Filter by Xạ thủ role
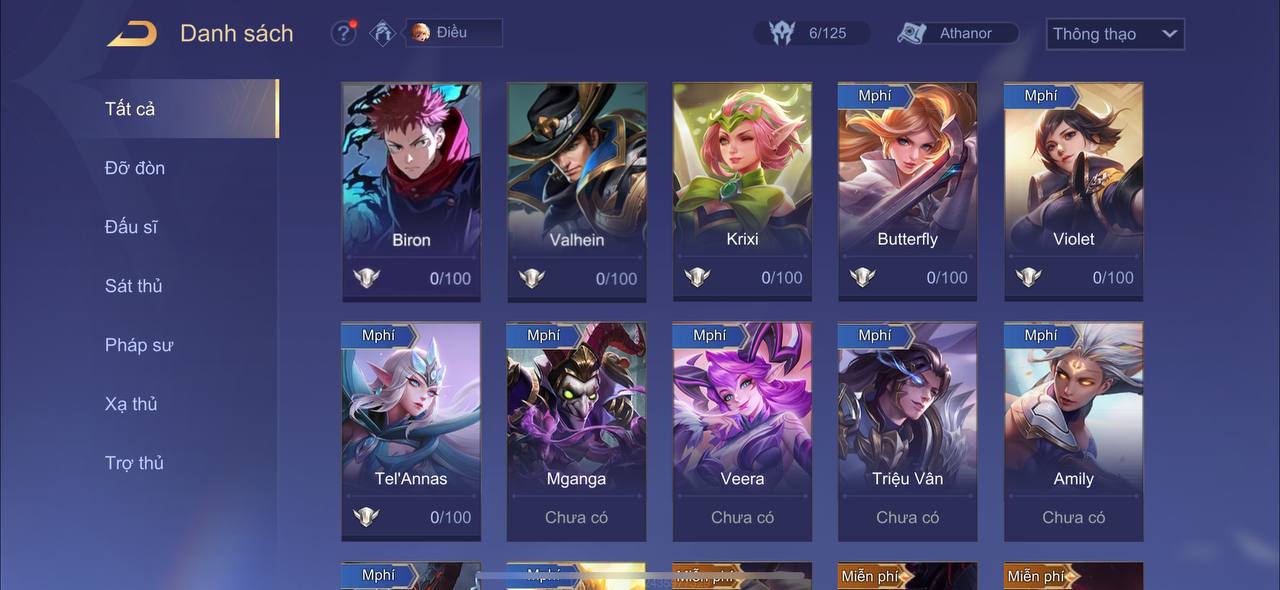The height and width of the screenshot is (590, 1280). click(x=131, y=403)
